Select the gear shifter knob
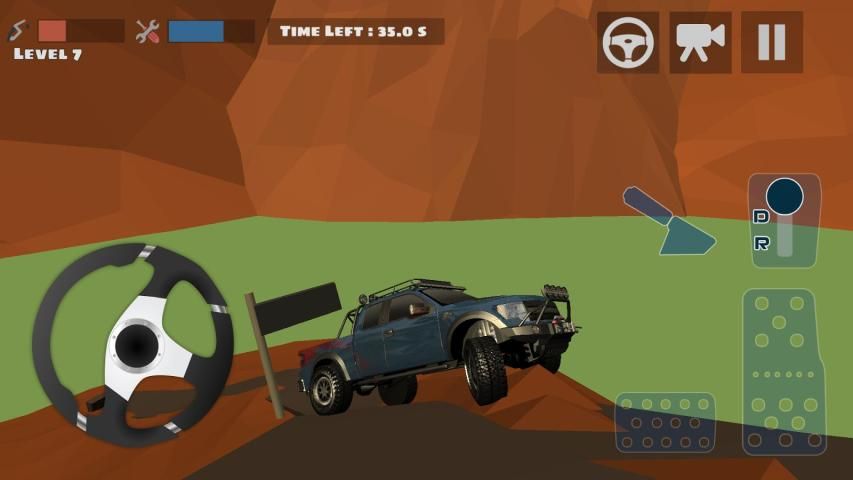This screenshot has width=853, height=480. click(x=785, y=195)
